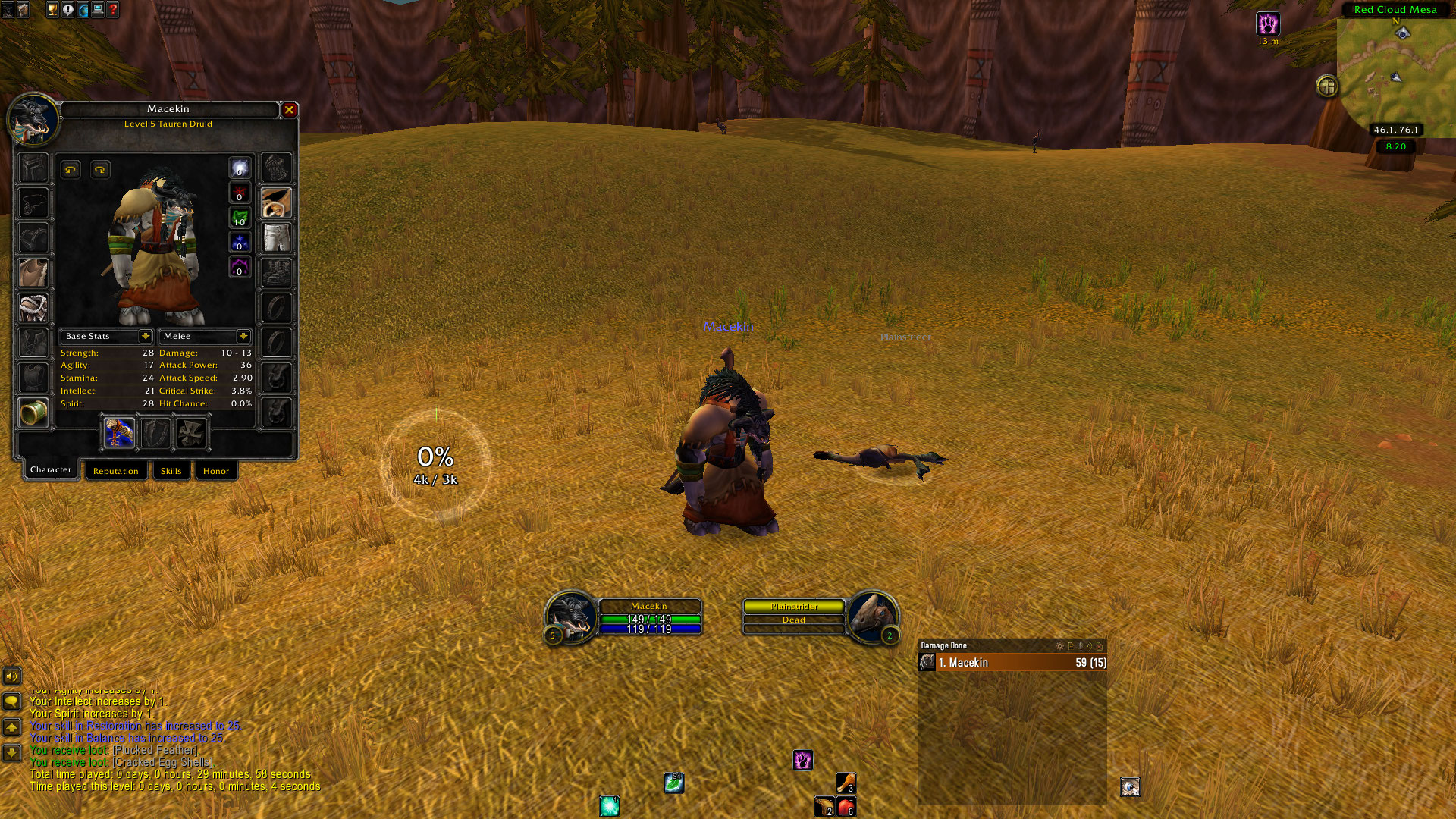Screen dimensions: 1456x819
Task: Open the Skills tab
Action: tap(171, 471)
